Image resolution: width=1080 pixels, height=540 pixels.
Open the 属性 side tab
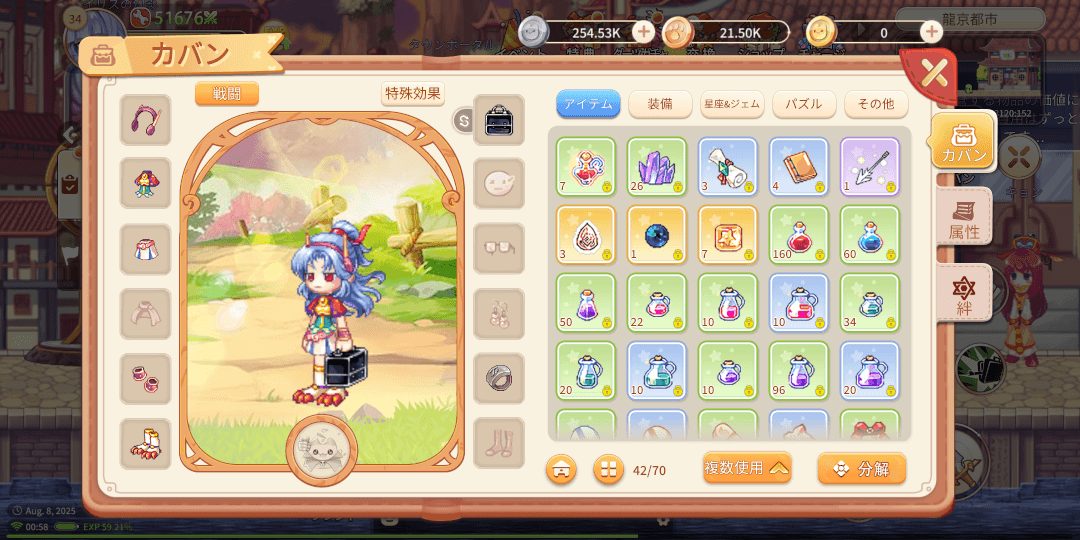pyautogui.click(x=964, y=218)
